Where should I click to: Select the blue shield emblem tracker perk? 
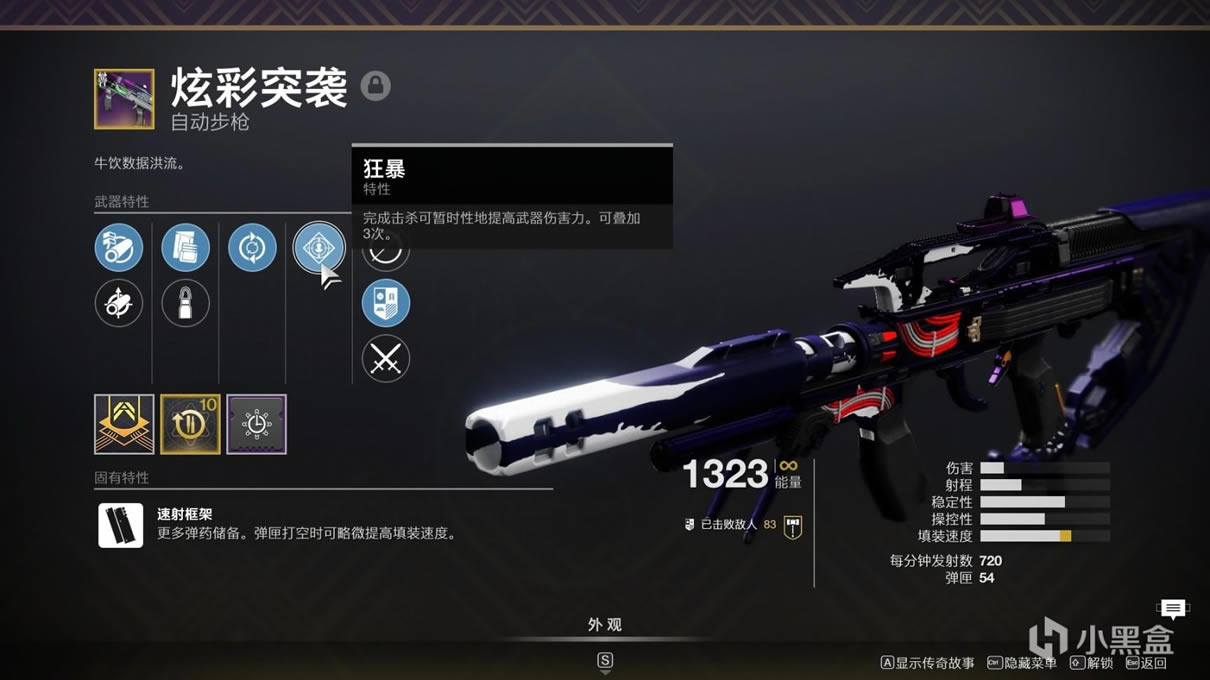[386, 303]
